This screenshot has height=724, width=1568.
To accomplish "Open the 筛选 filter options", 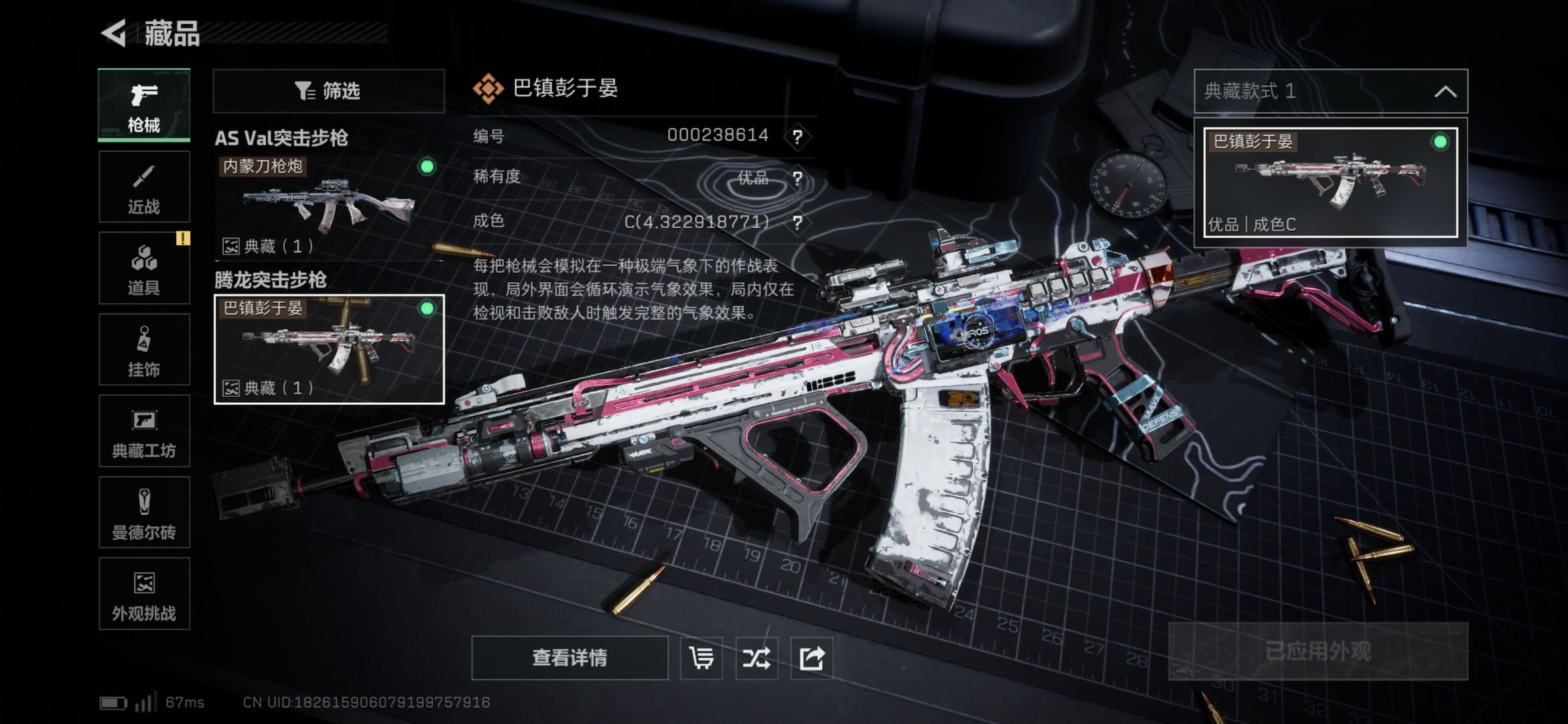I will 328,90.
